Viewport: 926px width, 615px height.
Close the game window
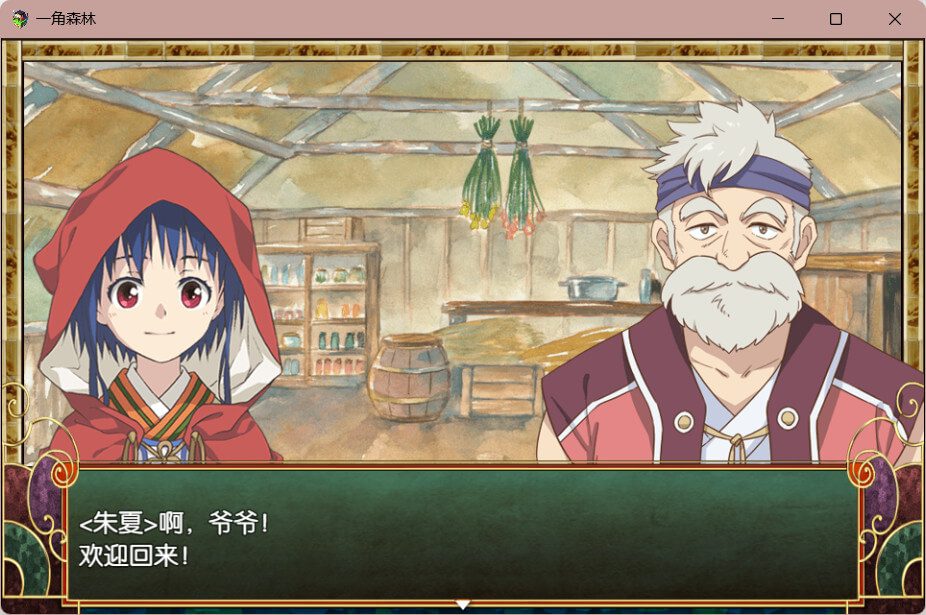point(894,19)
